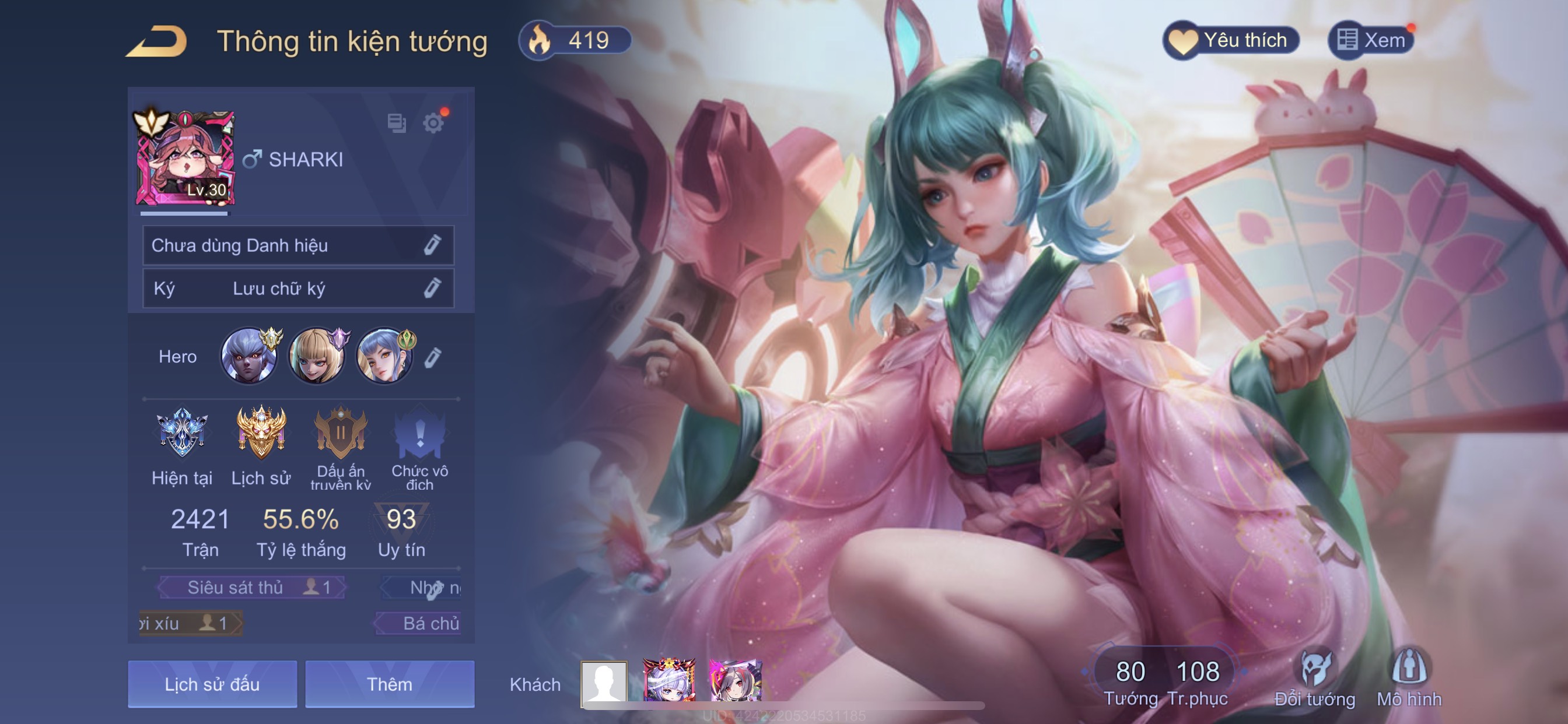
Task: Click the Thêm button
Action: click(x=390, y=684)
